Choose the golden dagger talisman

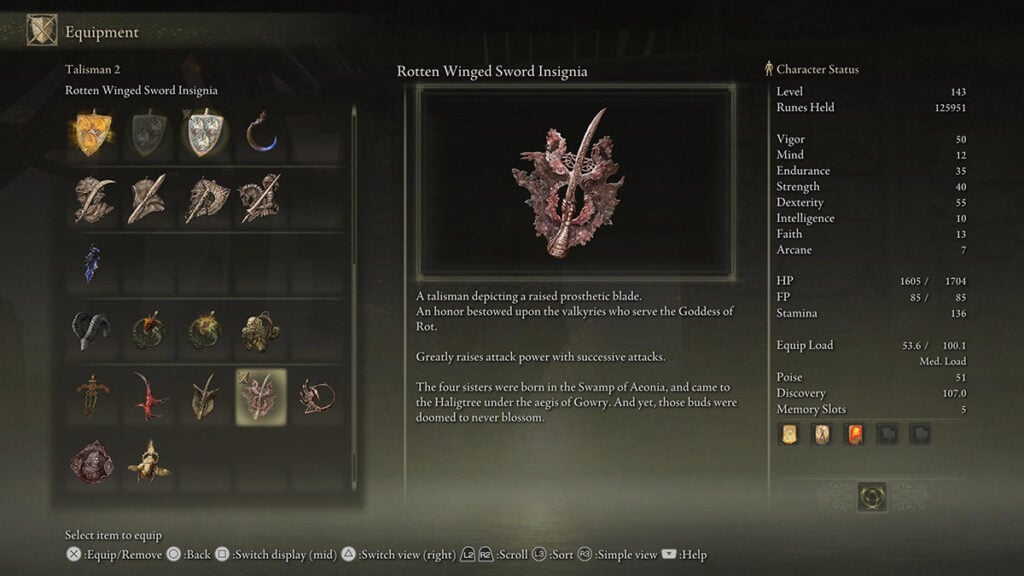pyautogui.click(x=93, y=395)
